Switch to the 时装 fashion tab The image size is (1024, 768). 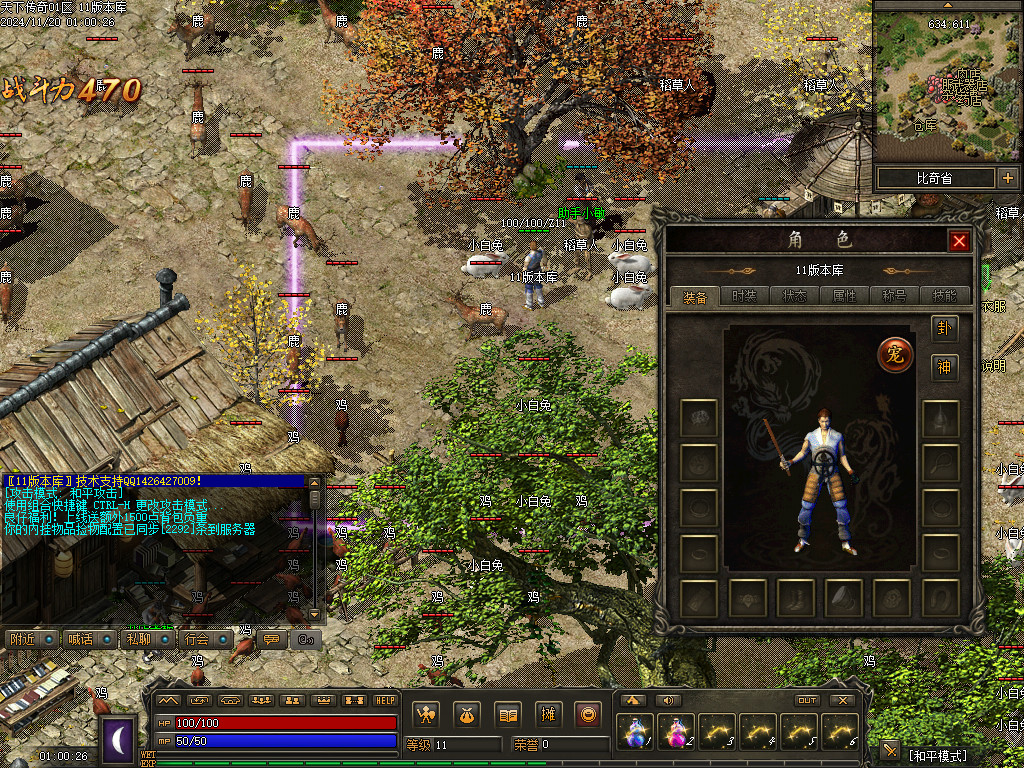point(745,296)
